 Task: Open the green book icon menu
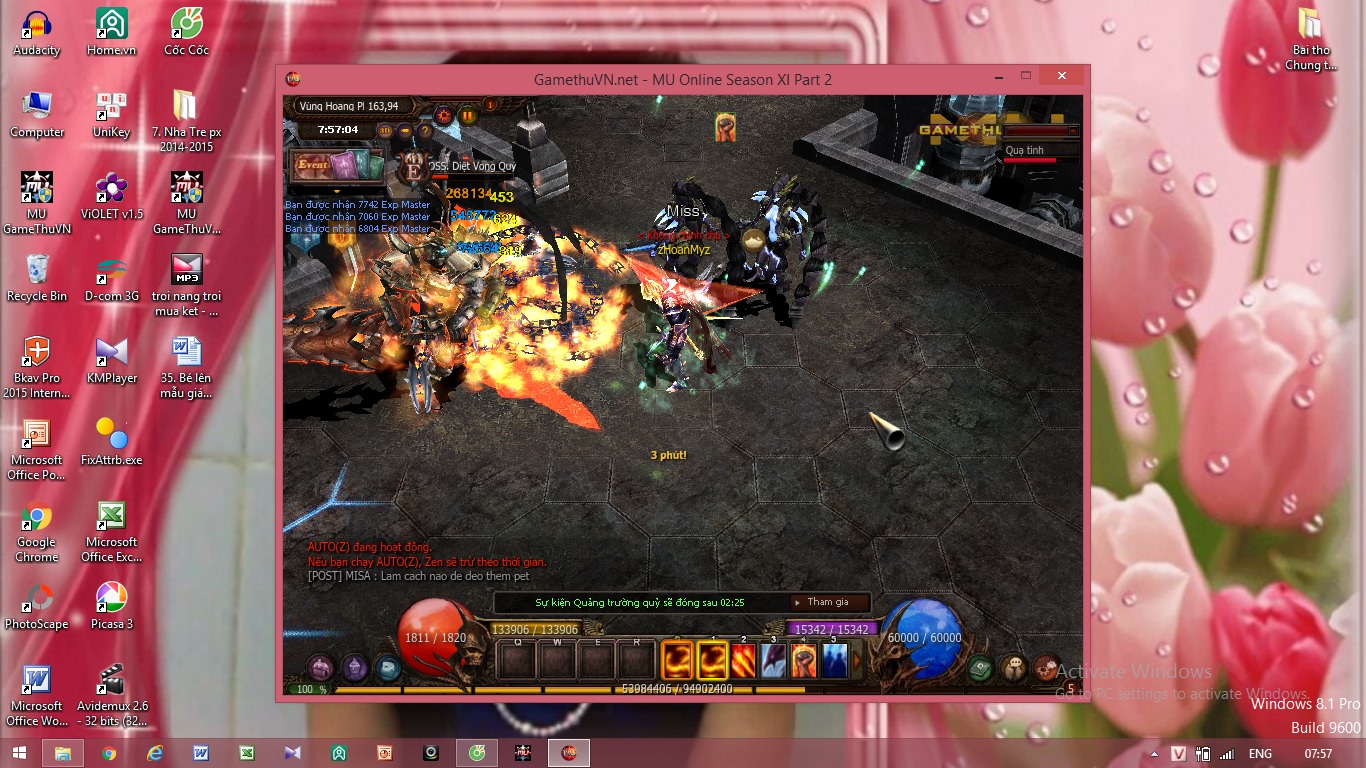pyautogui.click(x=981, y=668)
